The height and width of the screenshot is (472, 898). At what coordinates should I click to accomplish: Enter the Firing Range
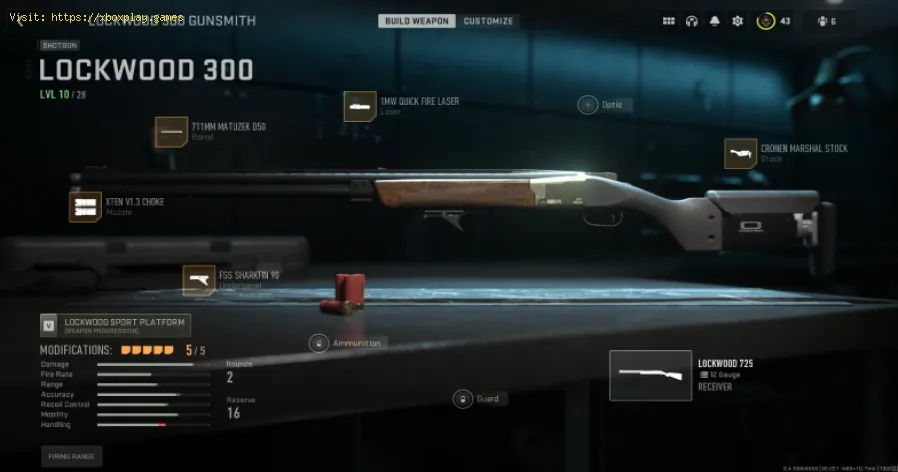click(71, 456)
